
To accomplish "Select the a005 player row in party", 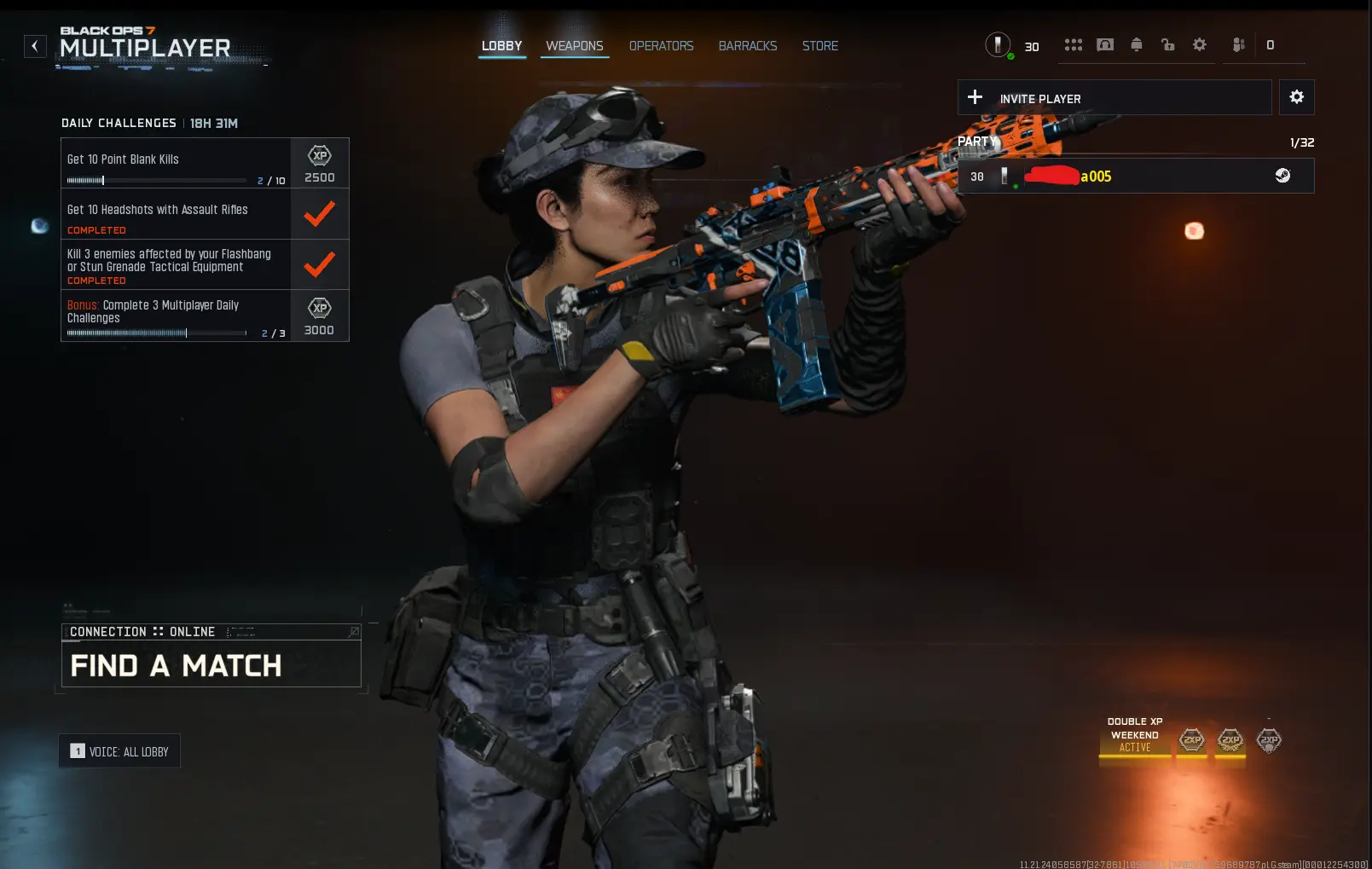I will [x=1135, y=177].
